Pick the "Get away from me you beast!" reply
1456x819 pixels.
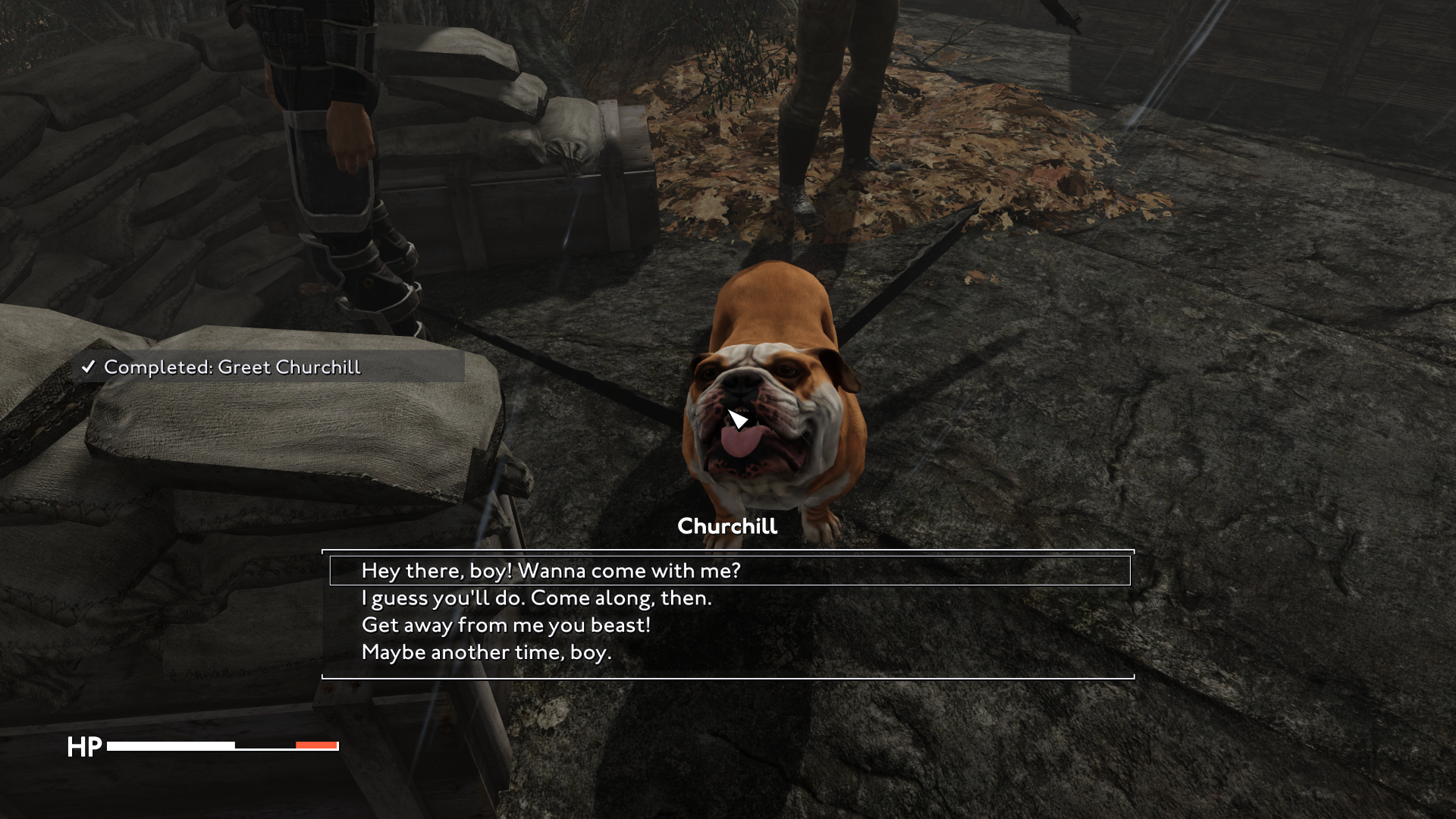click(x=506, y=626)
